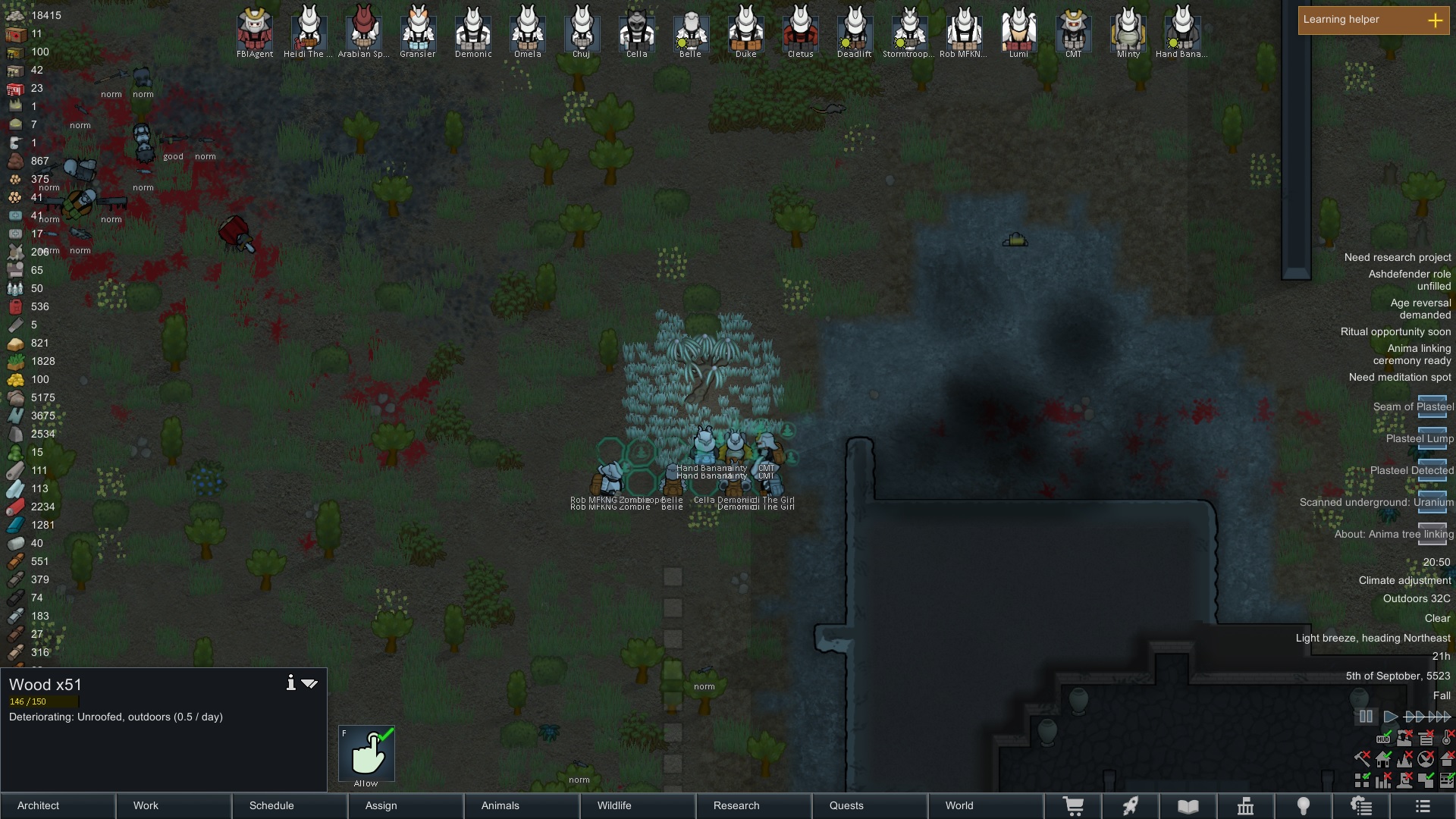This screenshot has height=819, width=1456.
Task: Click the 'Need research project' alert
Action: (1396, 257)
